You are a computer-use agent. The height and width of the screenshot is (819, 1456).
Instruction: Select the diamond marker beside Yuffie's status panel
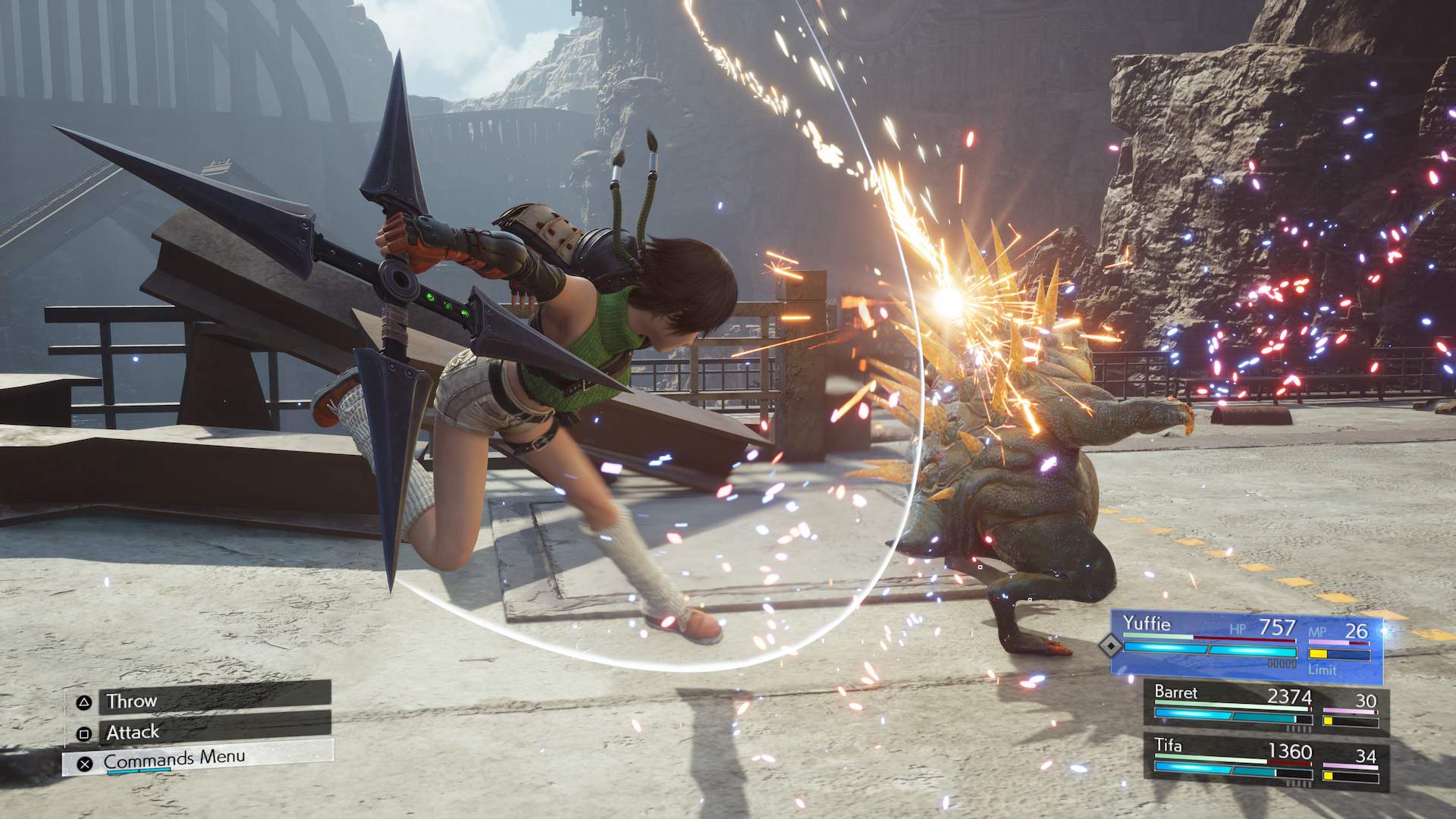pyautogui.click(x=1111, y=645)
